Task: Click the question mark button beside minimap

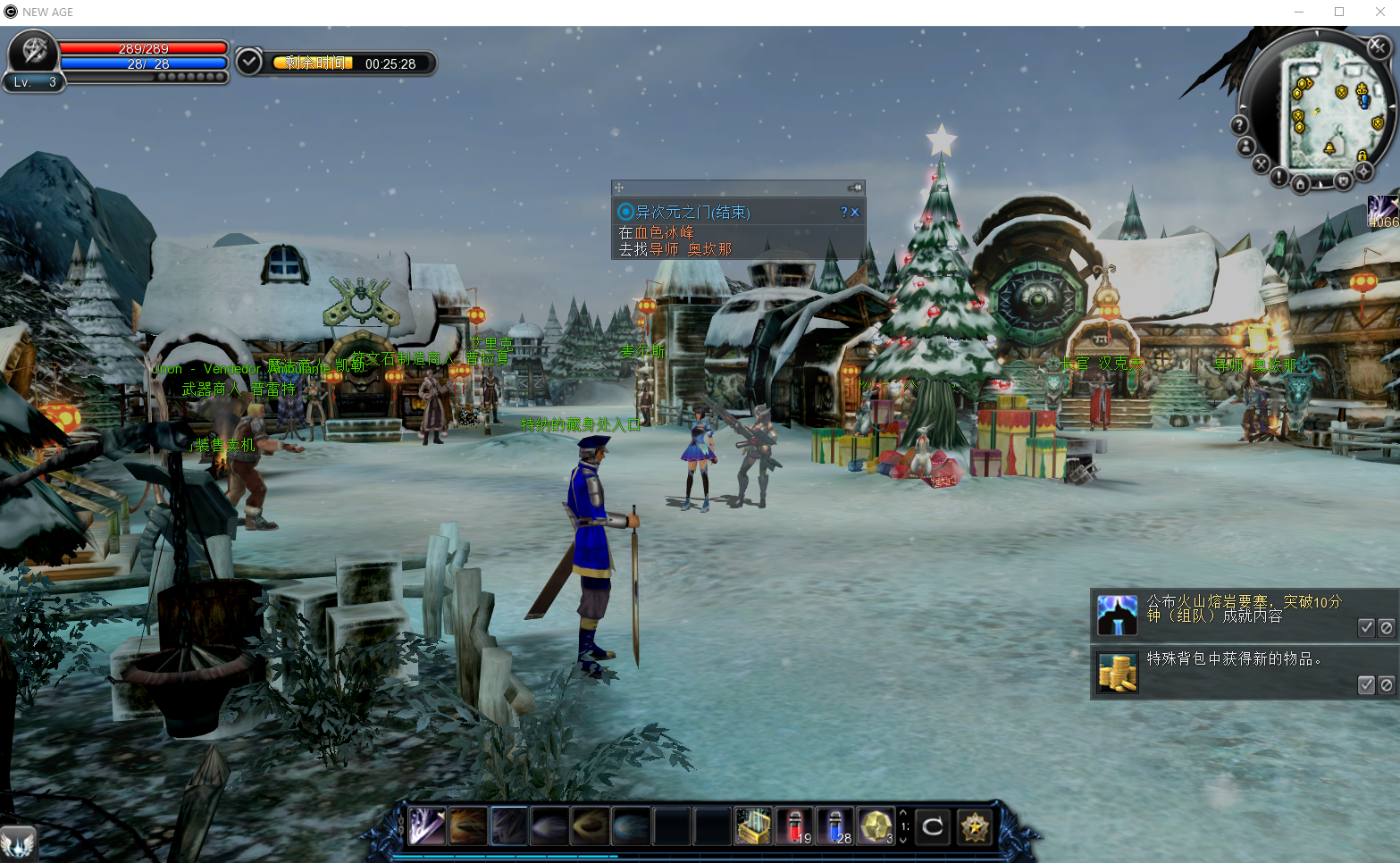Action: click(1240, 124)
